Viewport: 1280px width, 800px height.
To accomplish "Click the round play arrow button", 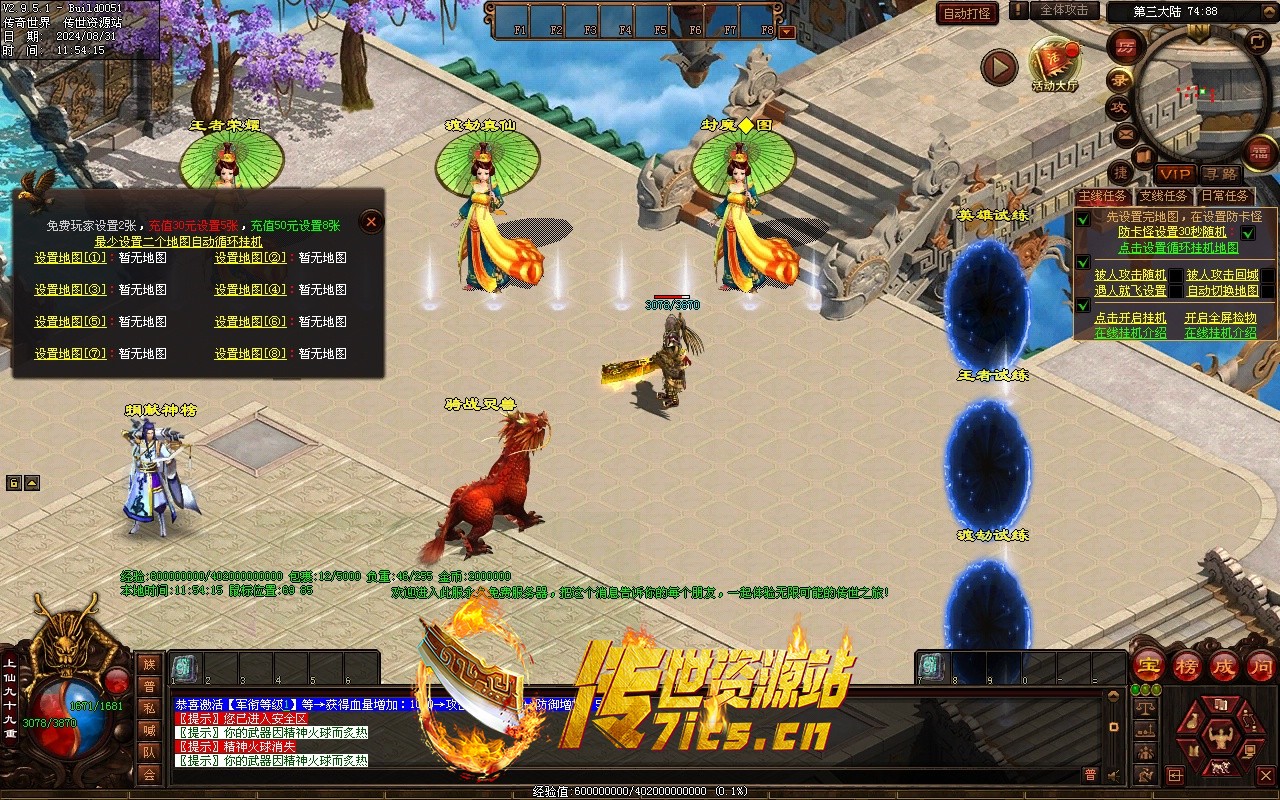I will [x=998, y=68].
